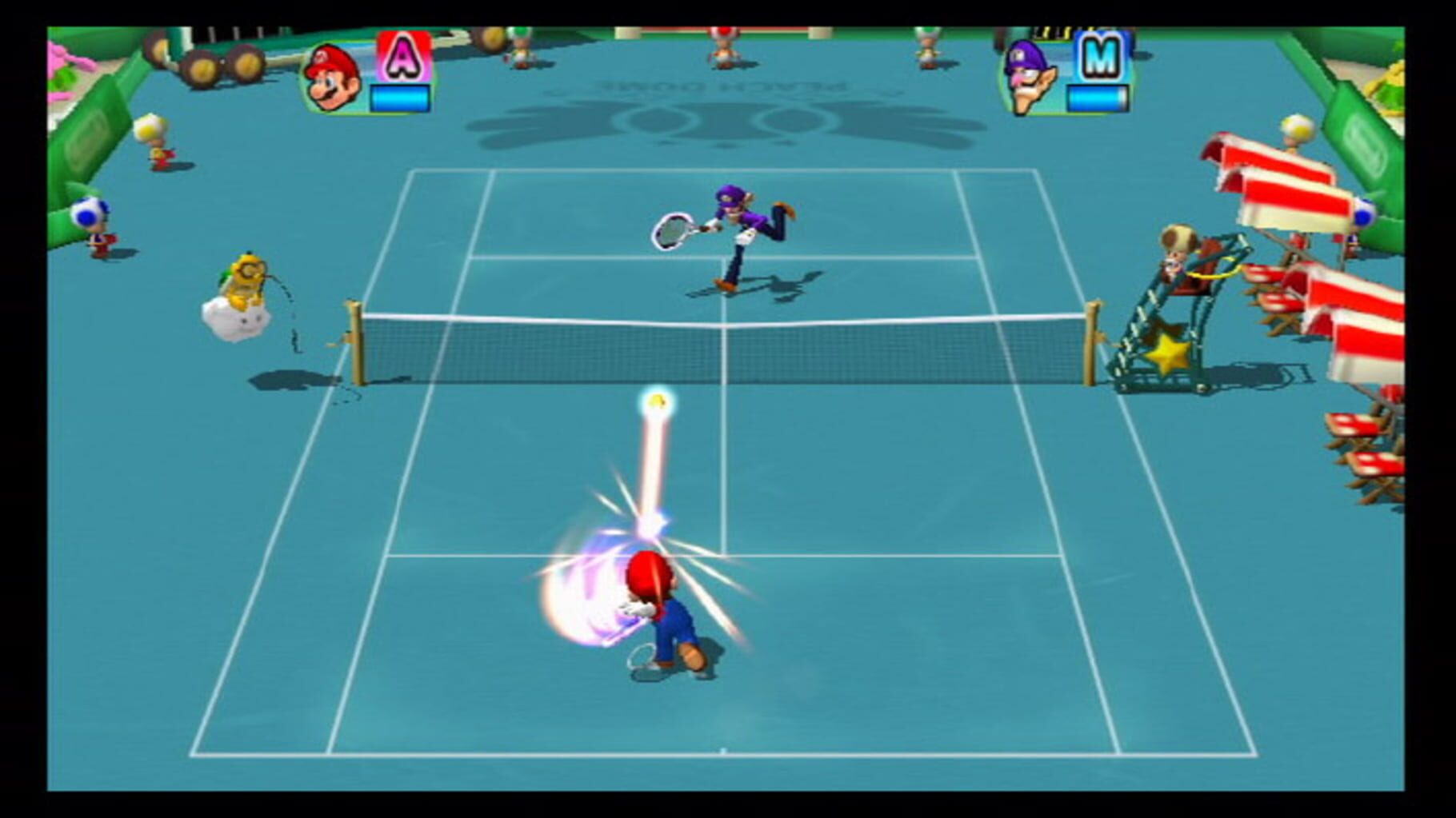This screenshot has width=1456, height=818.
Task: Toggle Waluigi's energy gauge display
Action: pos(1100,96)
